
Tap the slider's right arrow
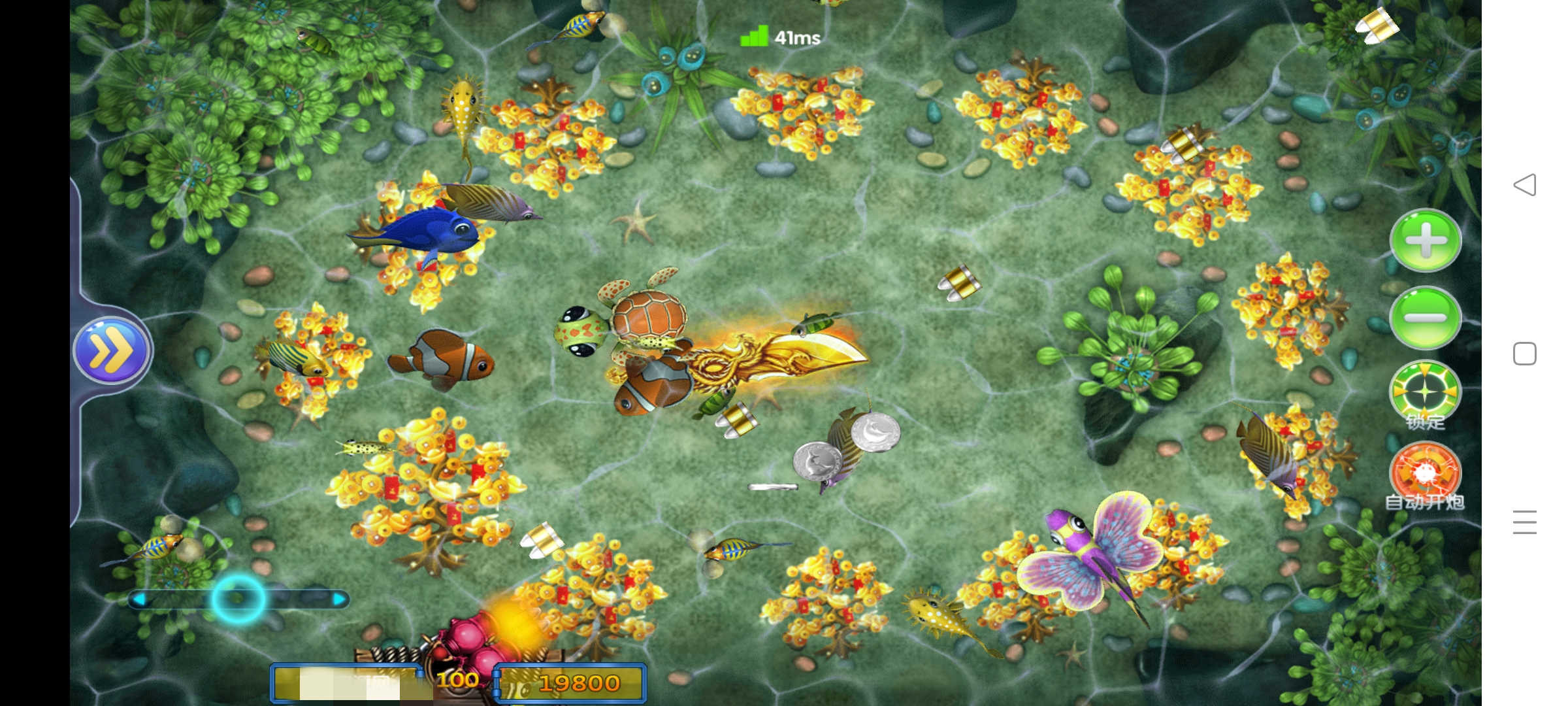pyautogui.click(x=338, y=599)
